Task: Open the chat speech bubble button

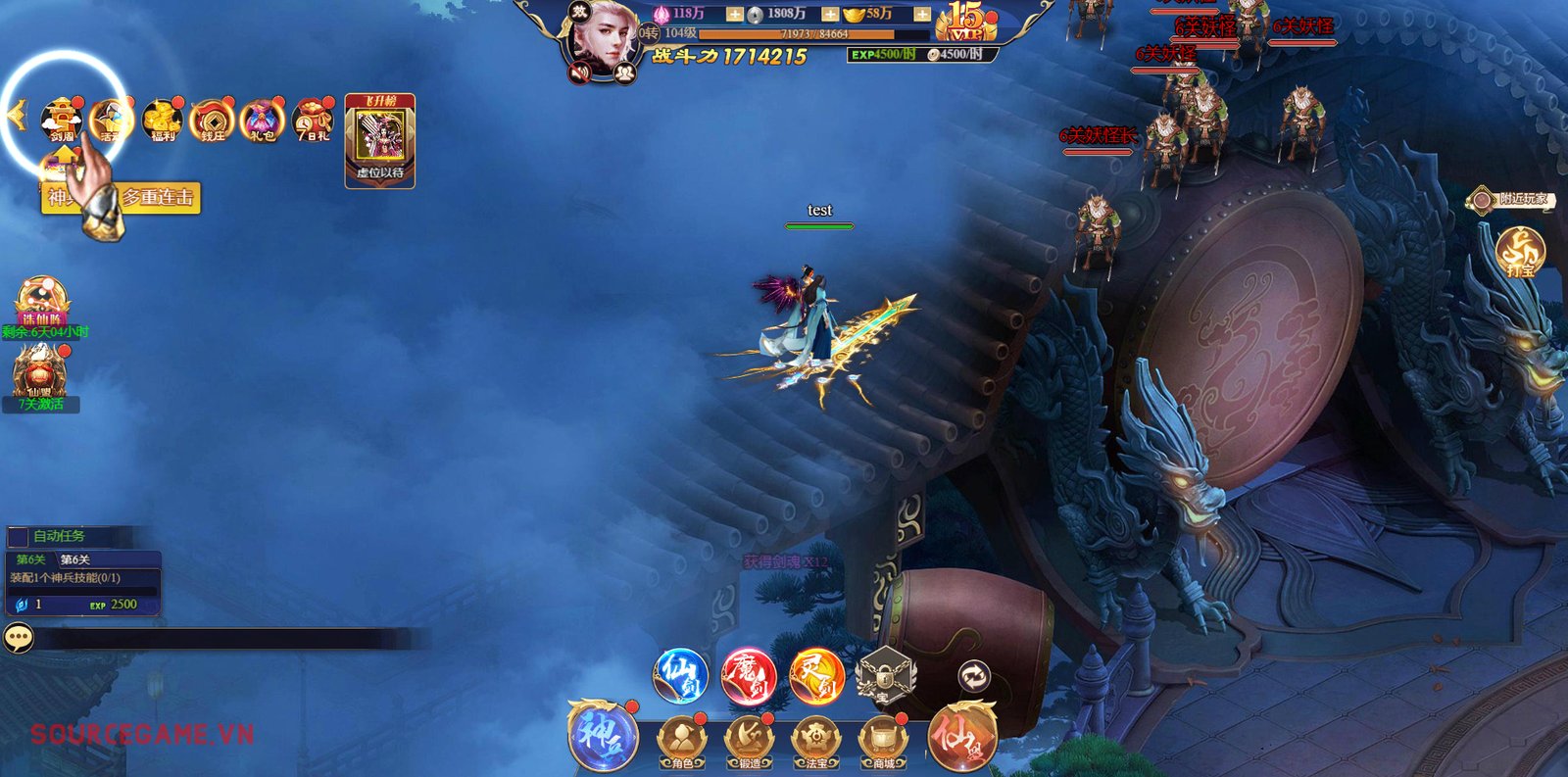Action: pos(19,638)
